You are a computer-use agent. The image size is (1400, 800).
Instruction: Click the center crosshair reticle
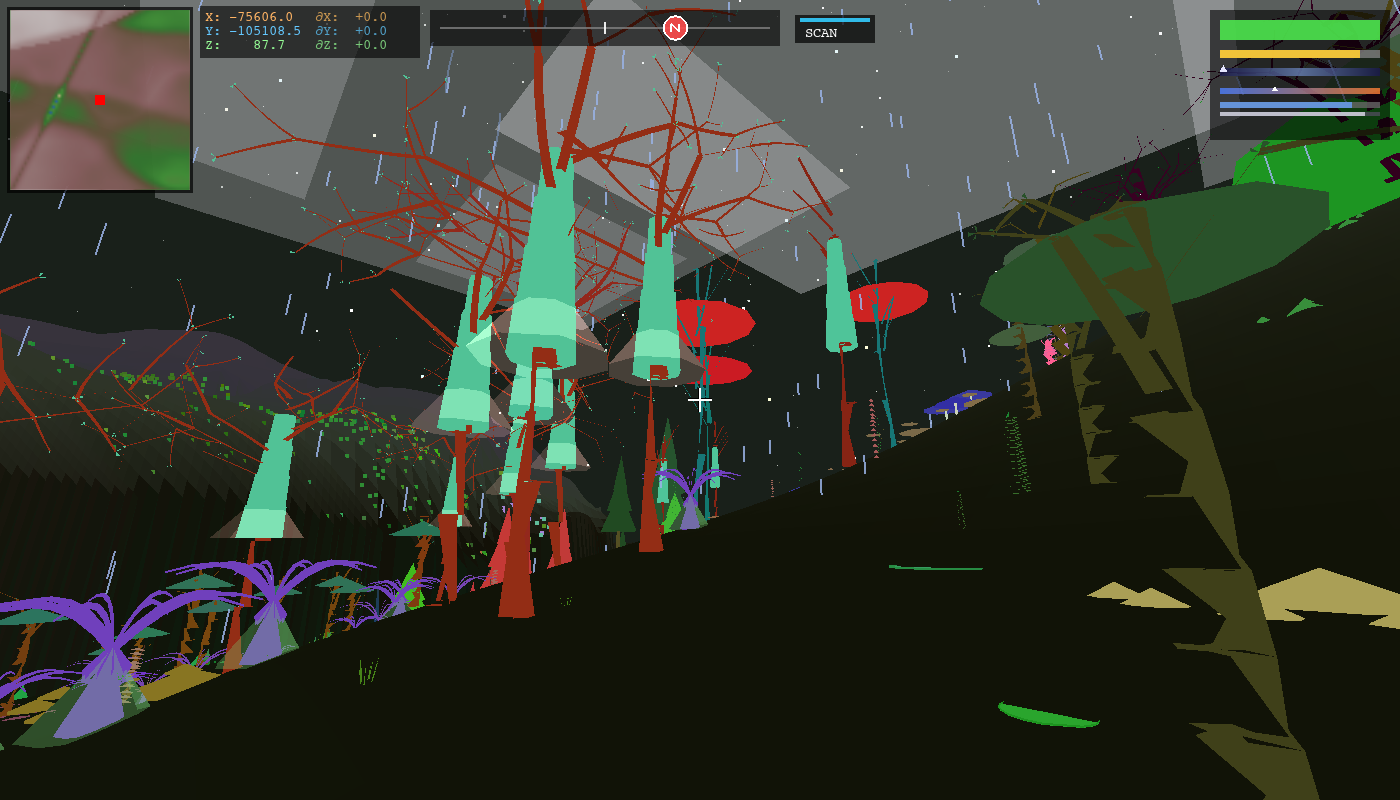(700, 399)
